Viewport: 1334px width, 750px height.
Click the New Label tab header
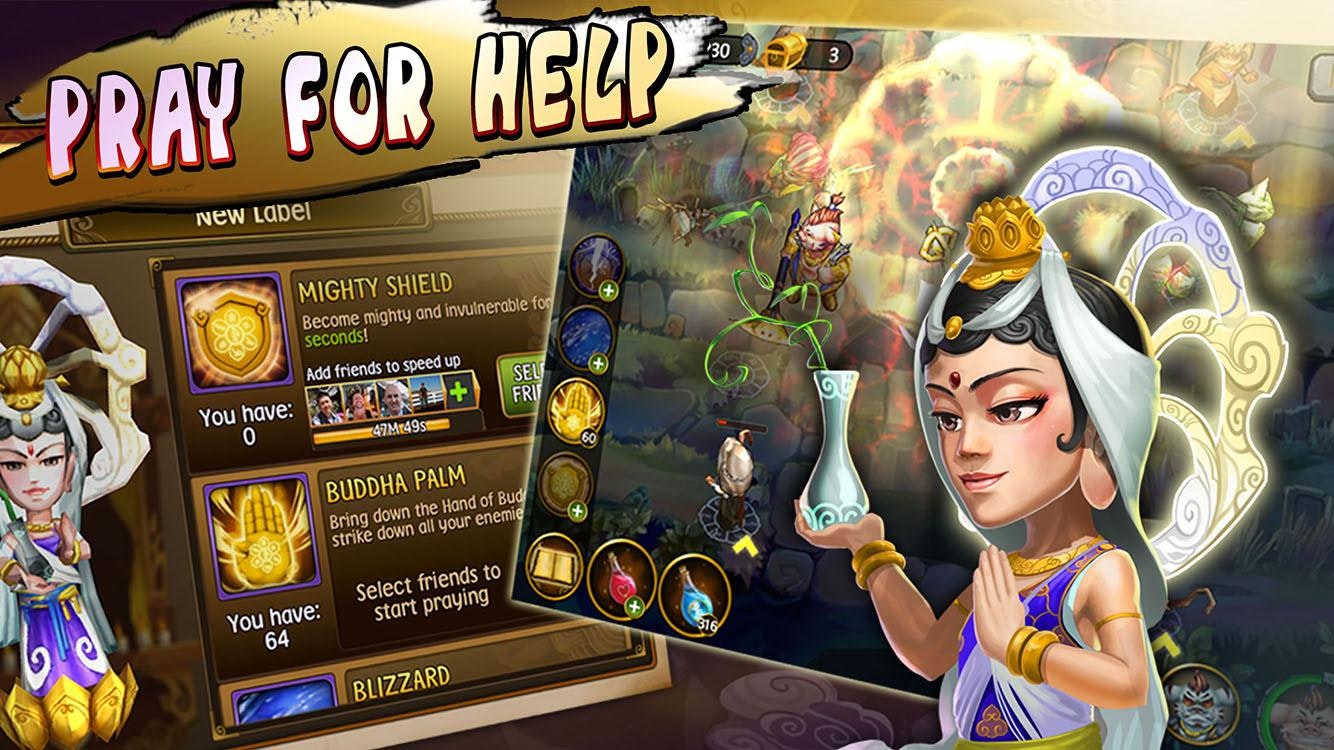253,216
